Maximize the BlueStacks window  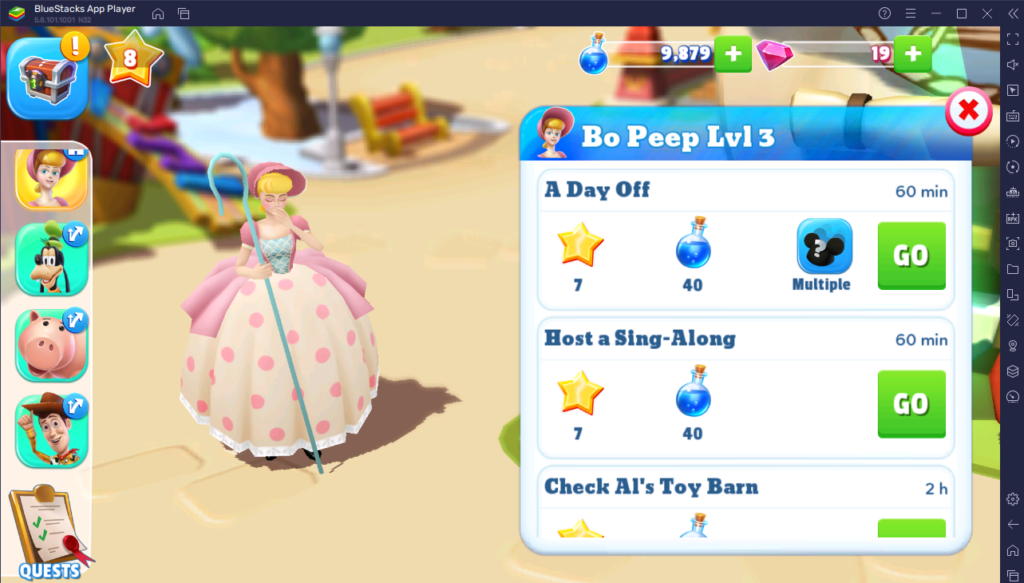(x=961, y=13)
